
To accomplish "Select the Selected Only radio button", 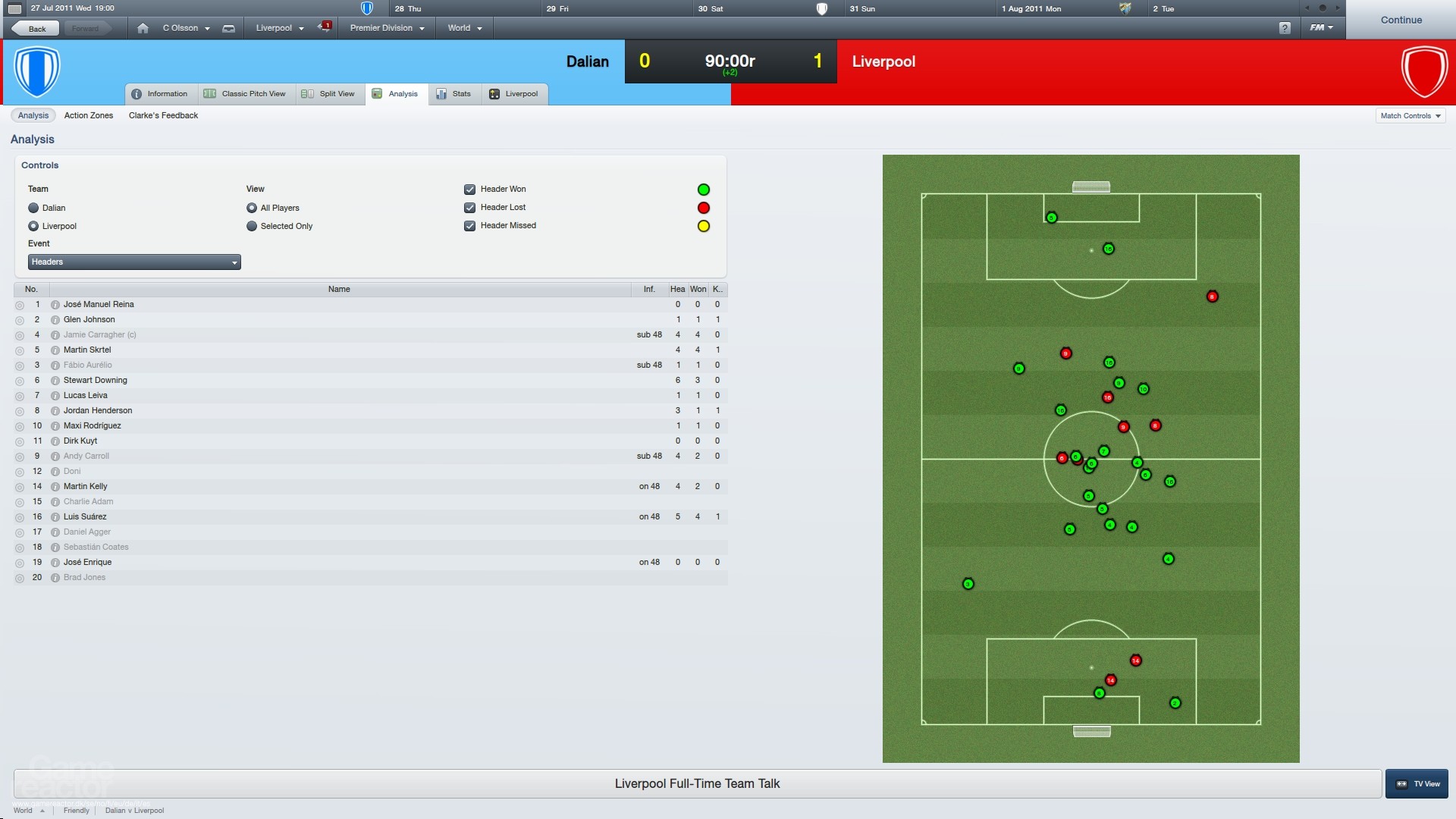I will pyautogui.click(x=251, y=225).
